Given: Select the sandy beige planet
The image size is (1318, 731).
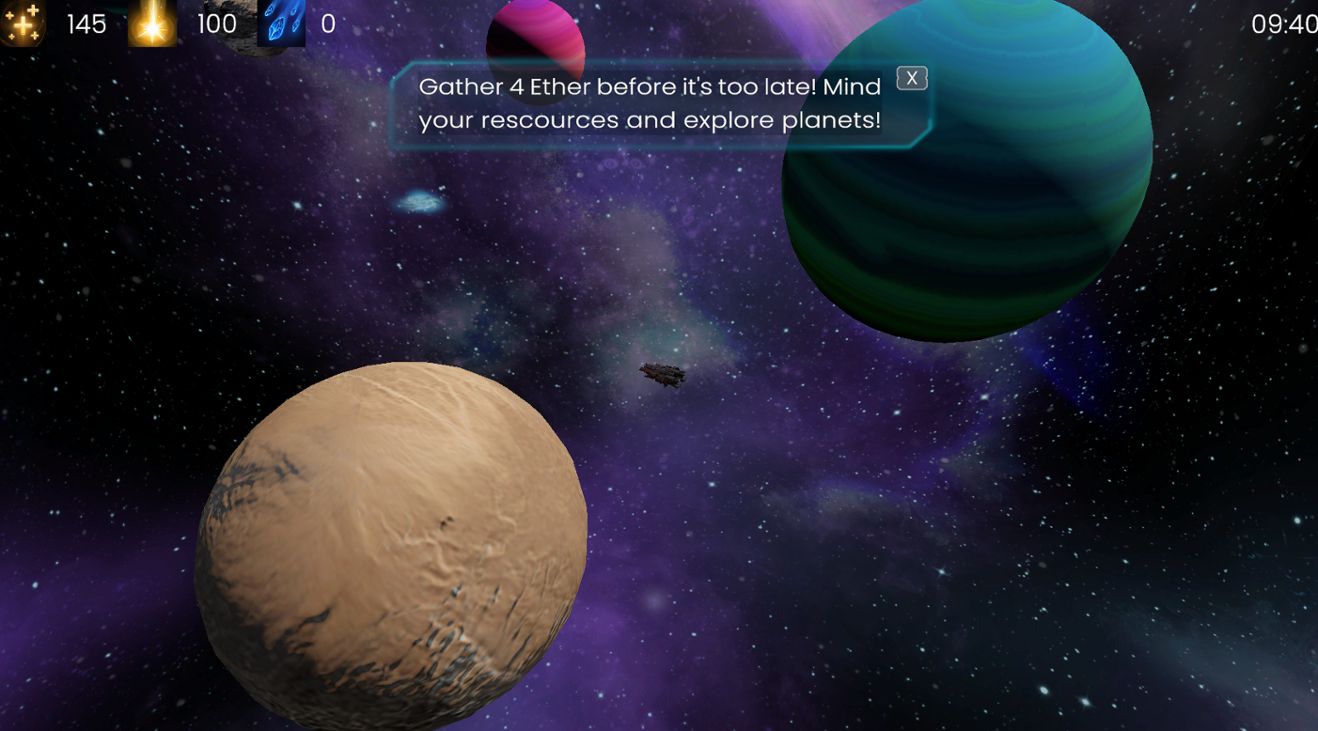Looking at the screenshot, I should coord(390,540).
